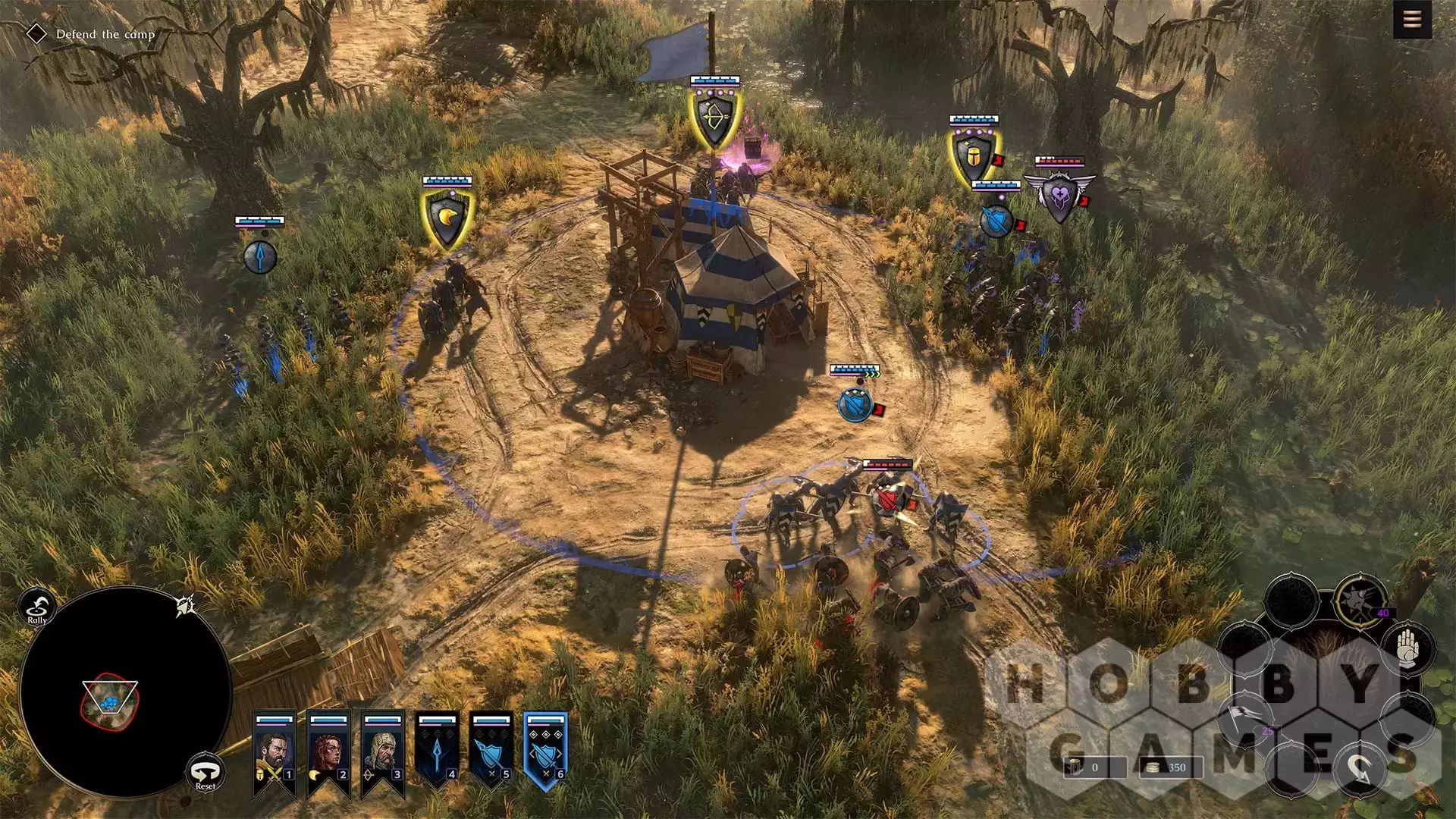Click the Defend the camp objective
The width and height of the screenshot is (1456, 819).
pyautogui.click(x=105, y=34)
